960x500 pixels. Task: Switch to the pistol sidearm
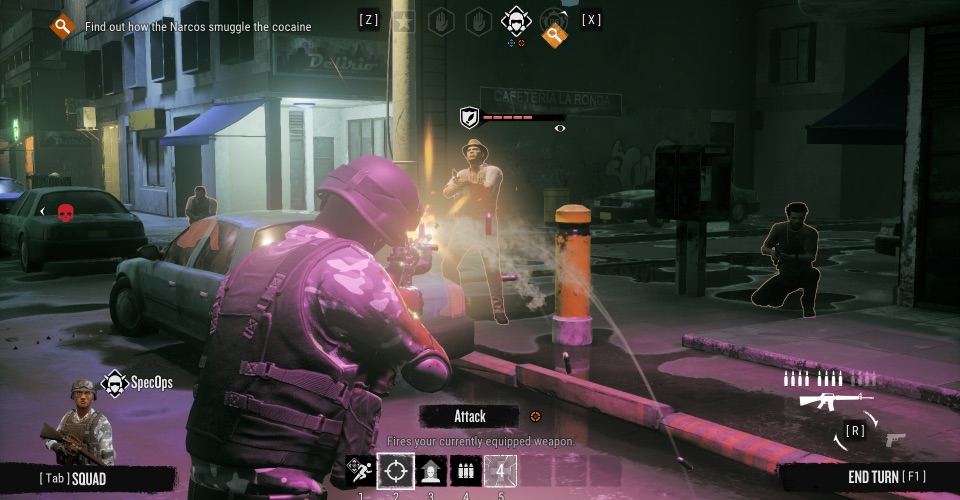coord(893,439)
